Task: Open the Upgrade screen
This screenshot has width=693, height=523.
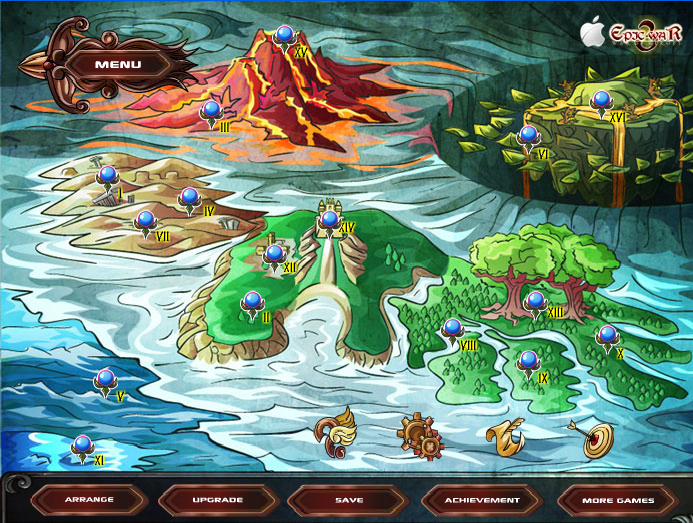Action: (x=216, y=499)
